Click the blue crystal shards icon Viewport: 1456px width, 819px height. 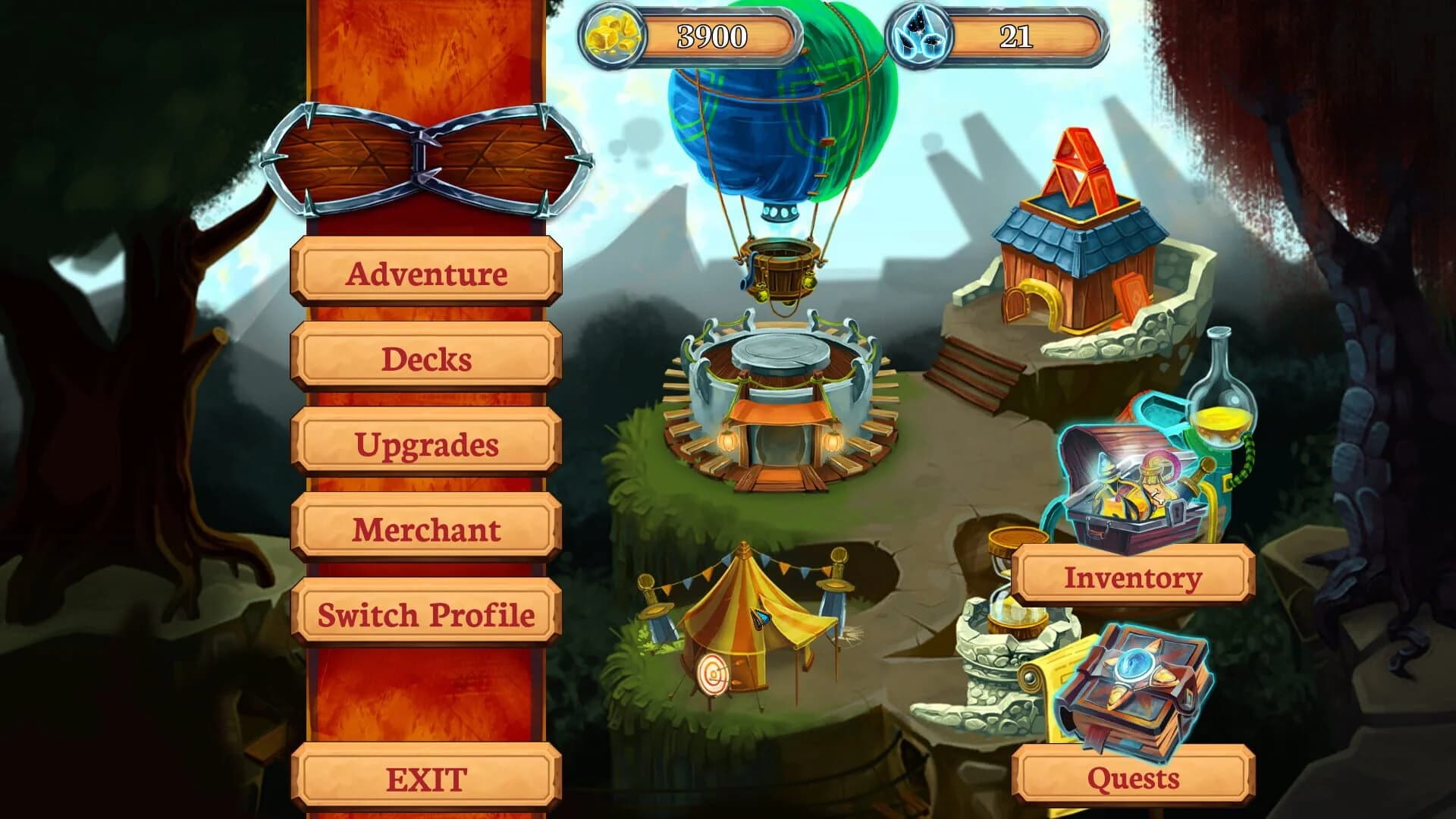920,32
